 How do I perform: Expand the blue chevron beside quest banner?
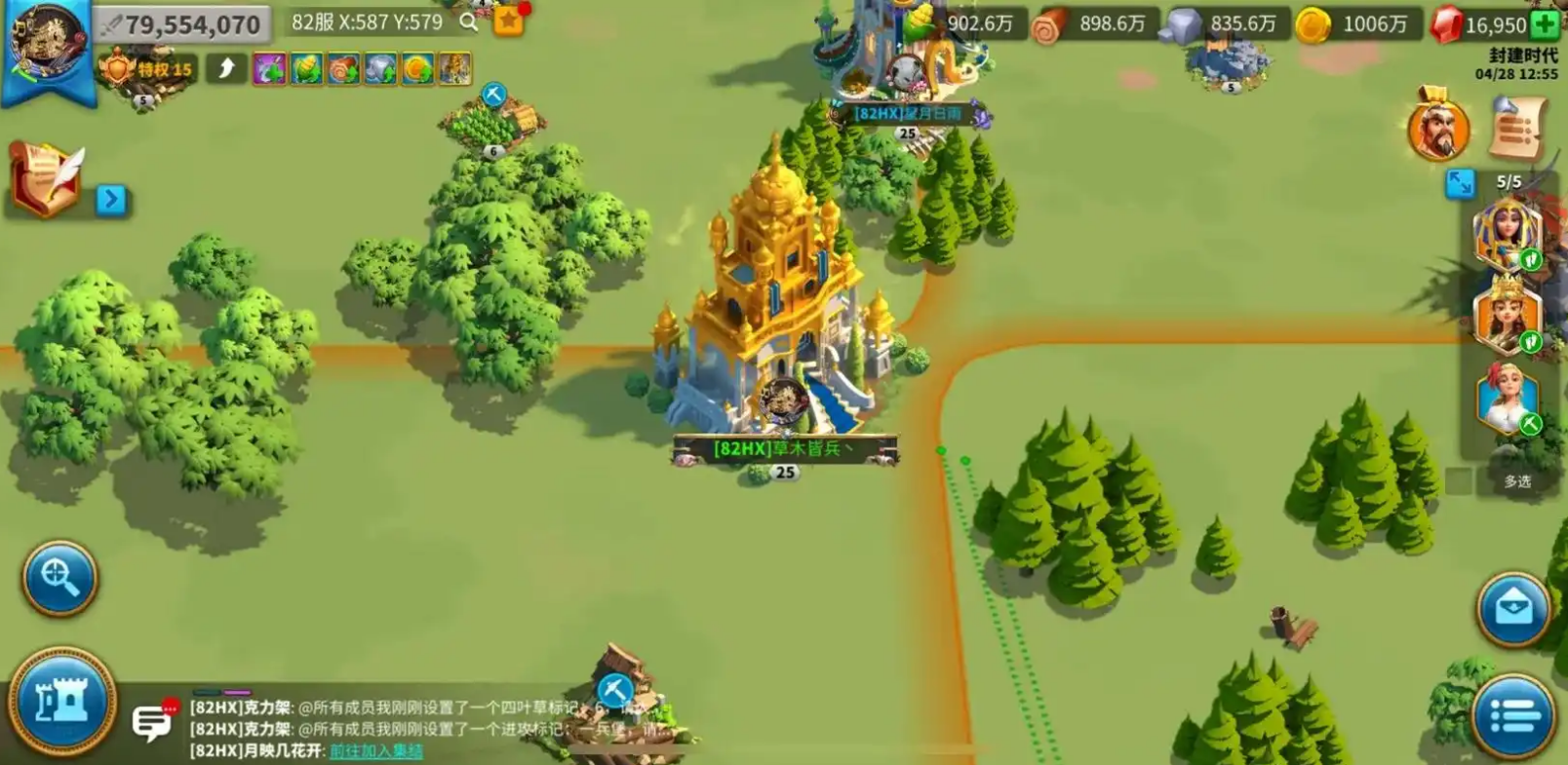click(x=112, y=199)
